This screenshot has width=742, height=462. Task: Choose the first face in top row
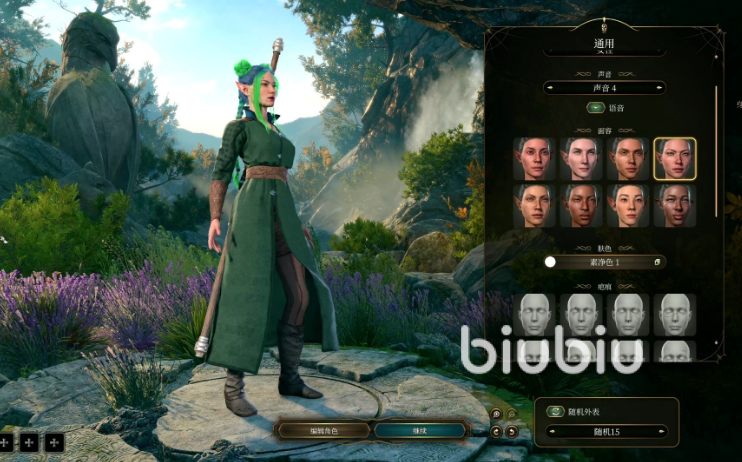[534, 158]
